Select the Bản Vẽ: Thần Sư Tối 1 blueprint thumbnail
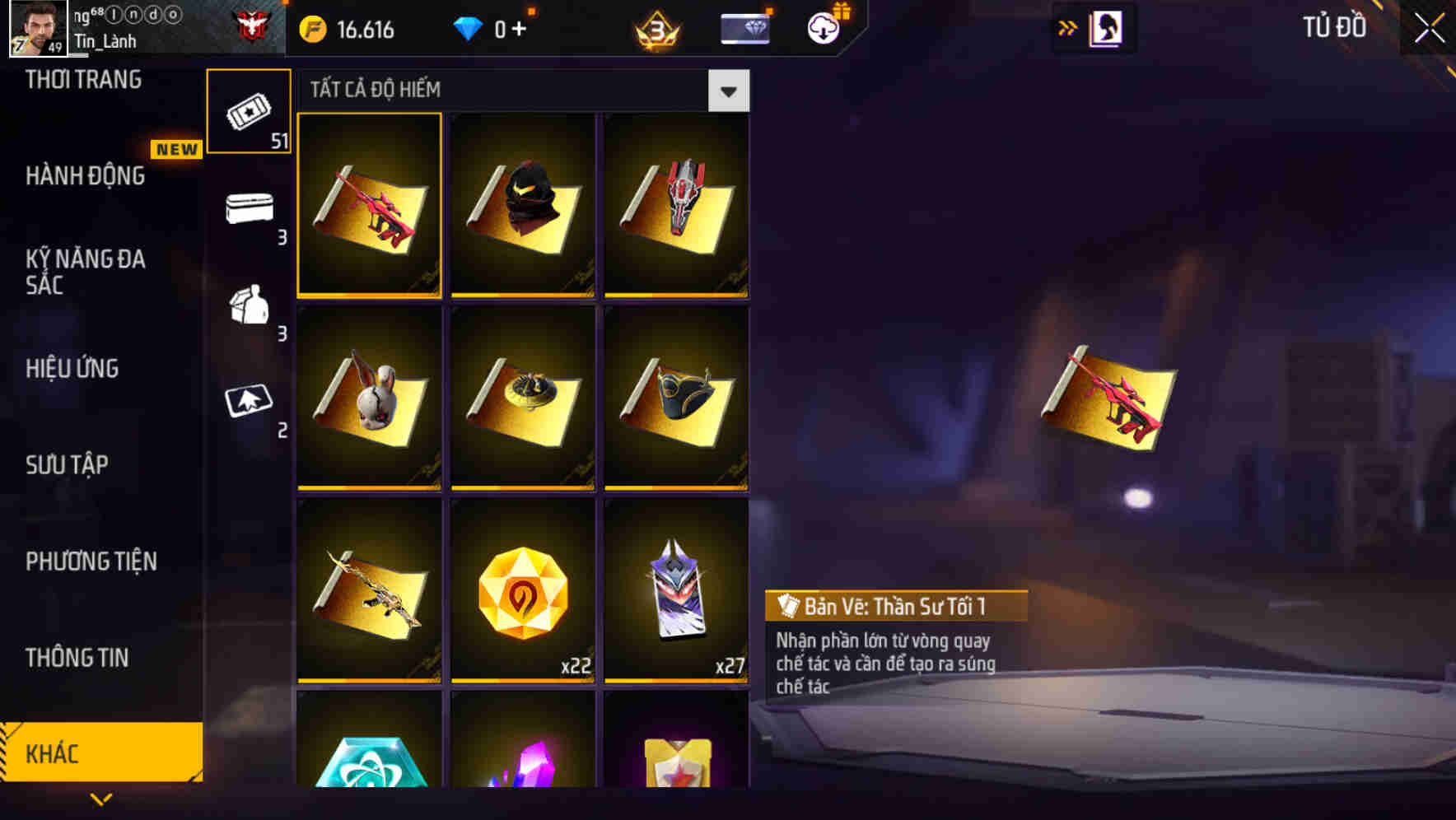The height and width of the screenshot is (820, 1456). pyautogui.click(x=369, y=207)
